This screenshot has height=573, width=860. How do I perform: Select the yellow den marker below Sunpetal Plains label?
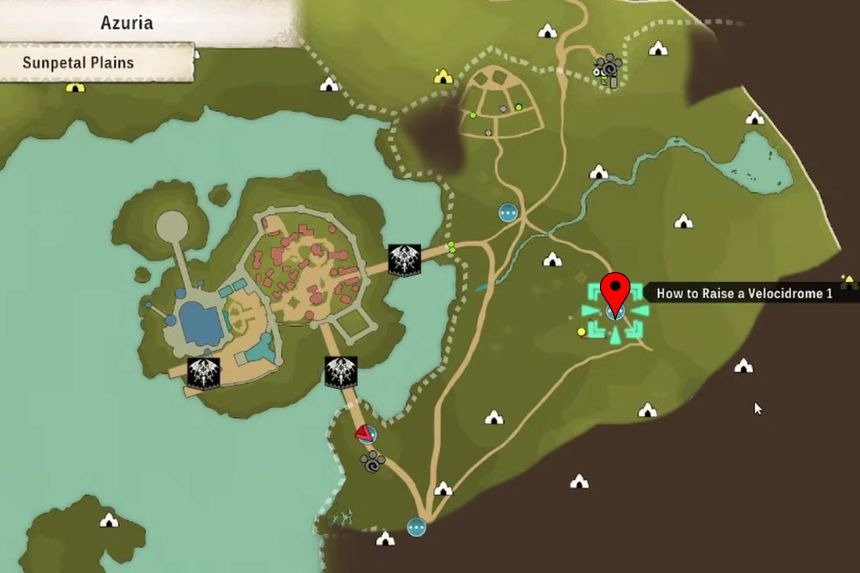tap(75, 87)
